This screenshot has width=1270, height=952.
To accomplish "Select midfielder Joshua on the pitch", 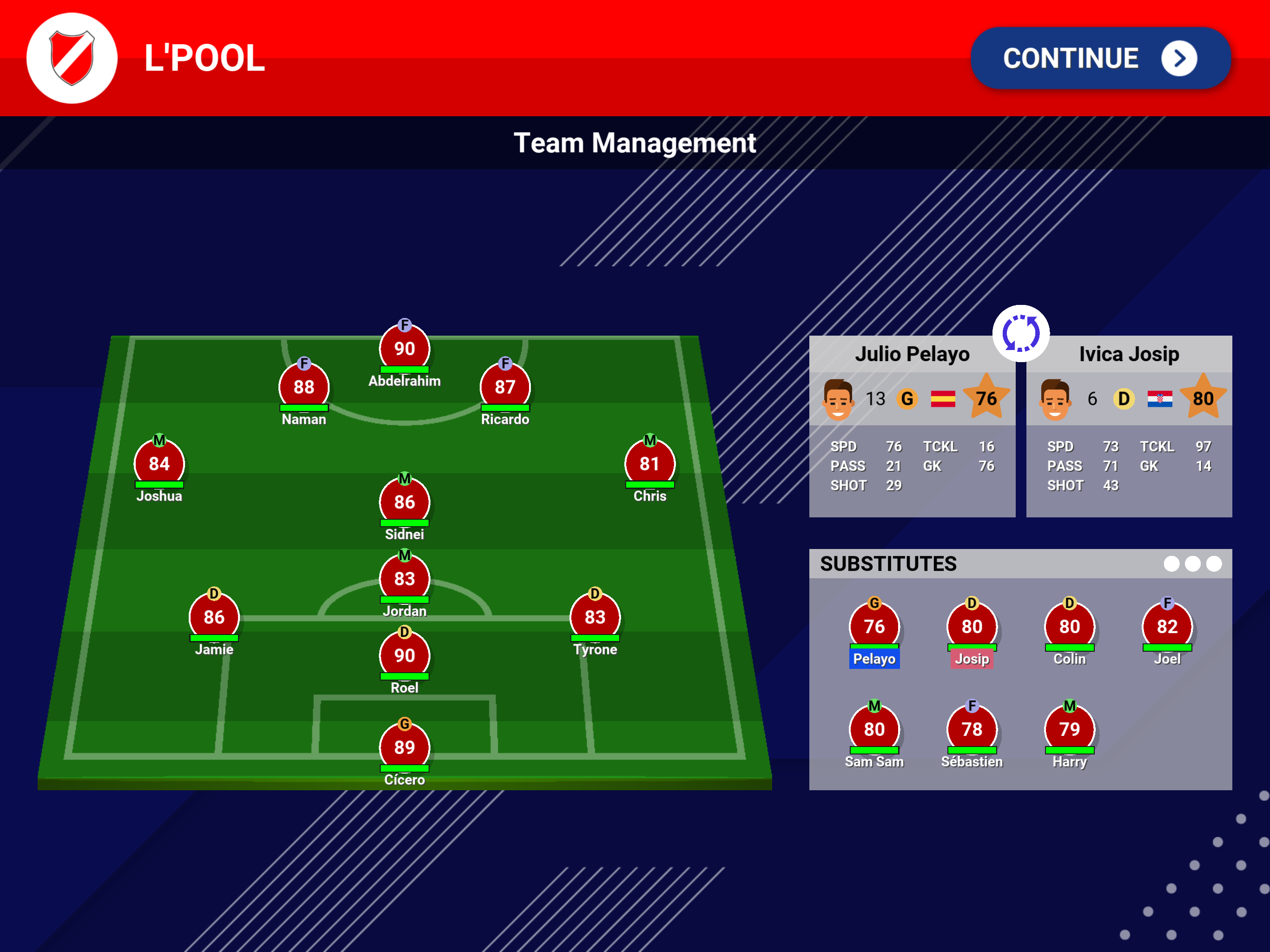I will click(159, 463).
